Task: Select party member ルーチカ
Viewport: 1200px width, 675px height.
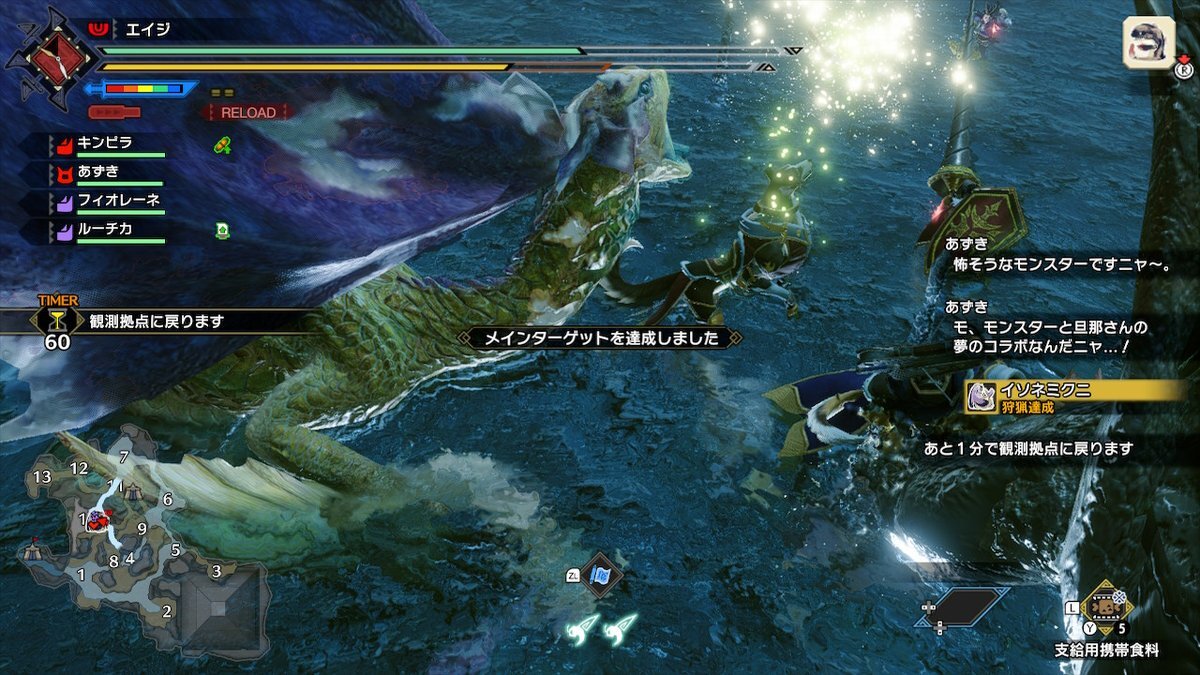Action: coord(104,230)
